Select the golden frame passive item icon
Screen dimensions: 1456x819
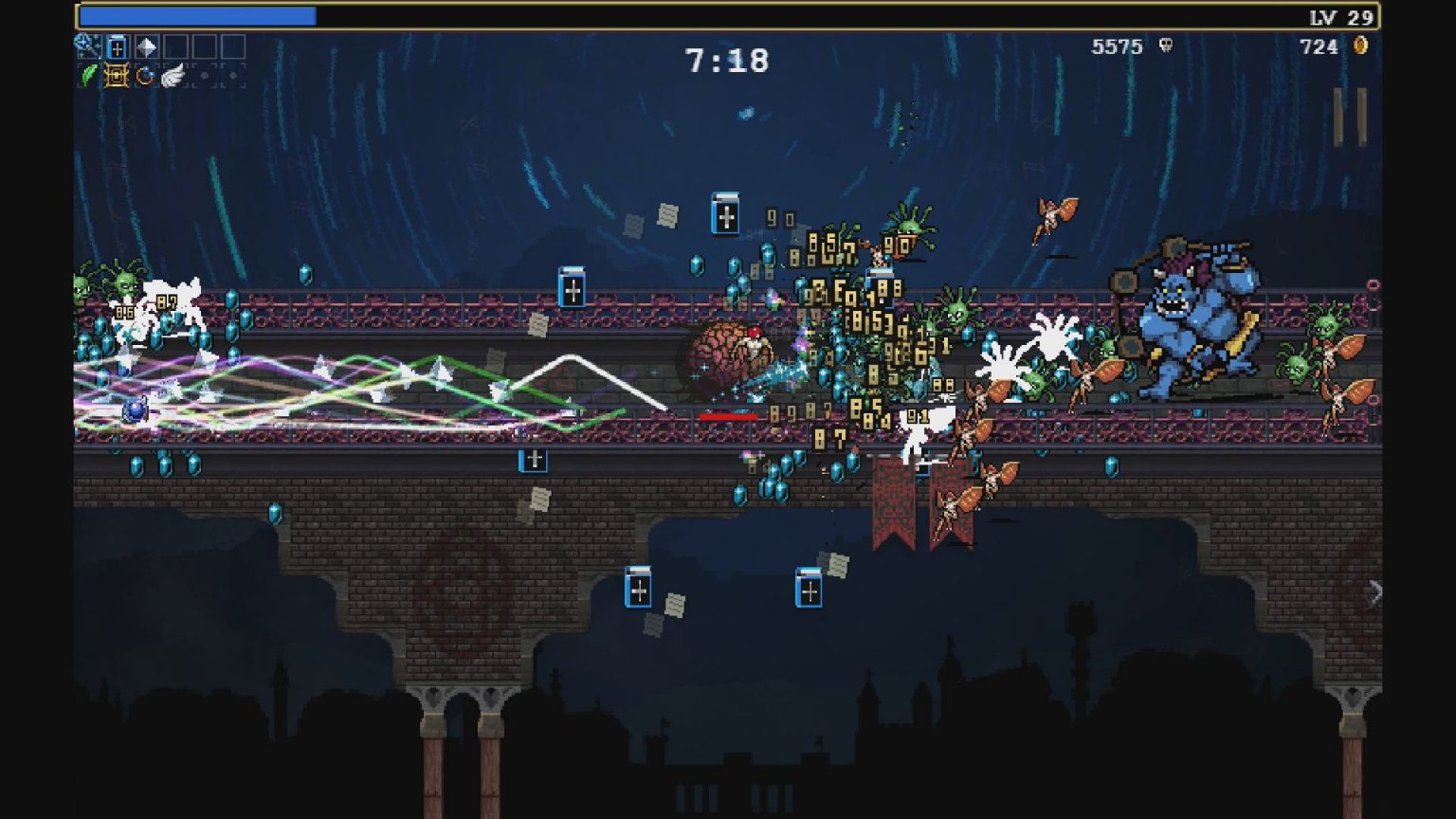click(x=116, y=75)
